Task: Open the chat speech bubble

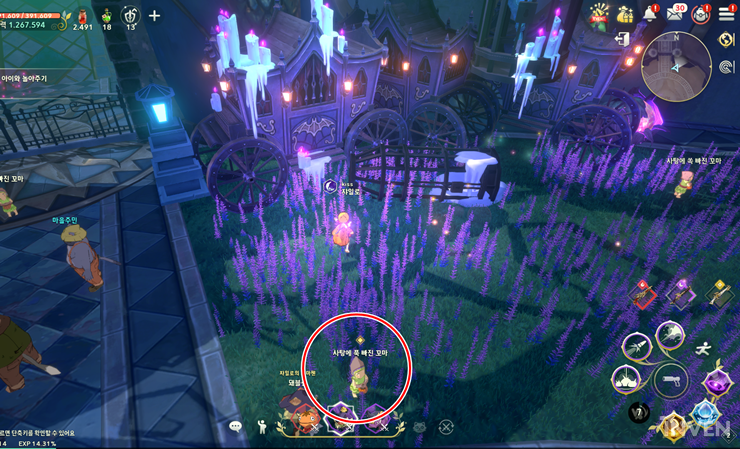Action: click(236, 427)
